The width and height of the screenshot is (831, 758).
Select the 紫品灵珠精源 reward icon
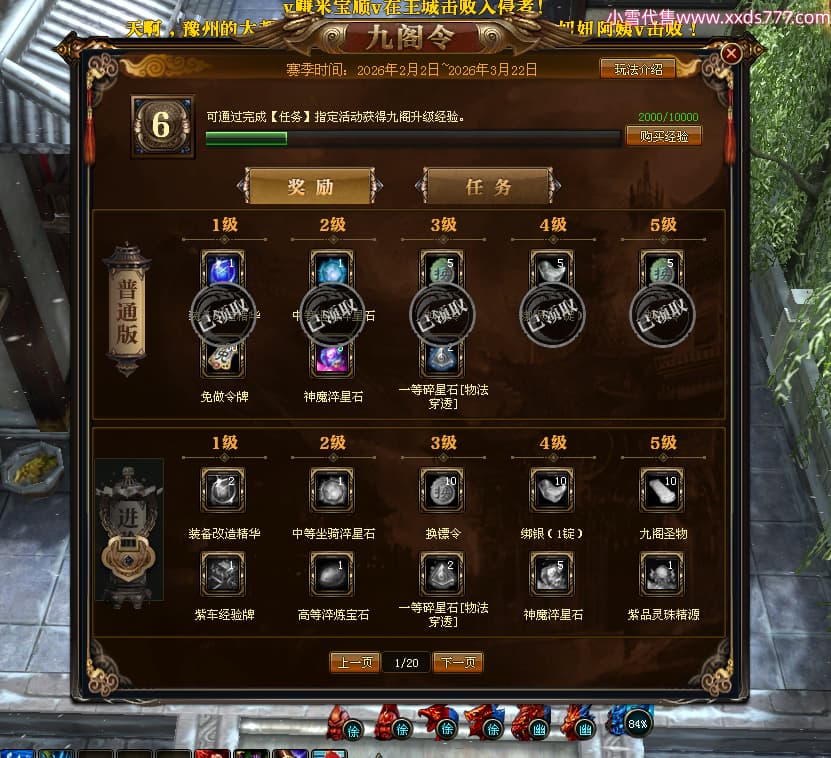(x=662, y=571)
